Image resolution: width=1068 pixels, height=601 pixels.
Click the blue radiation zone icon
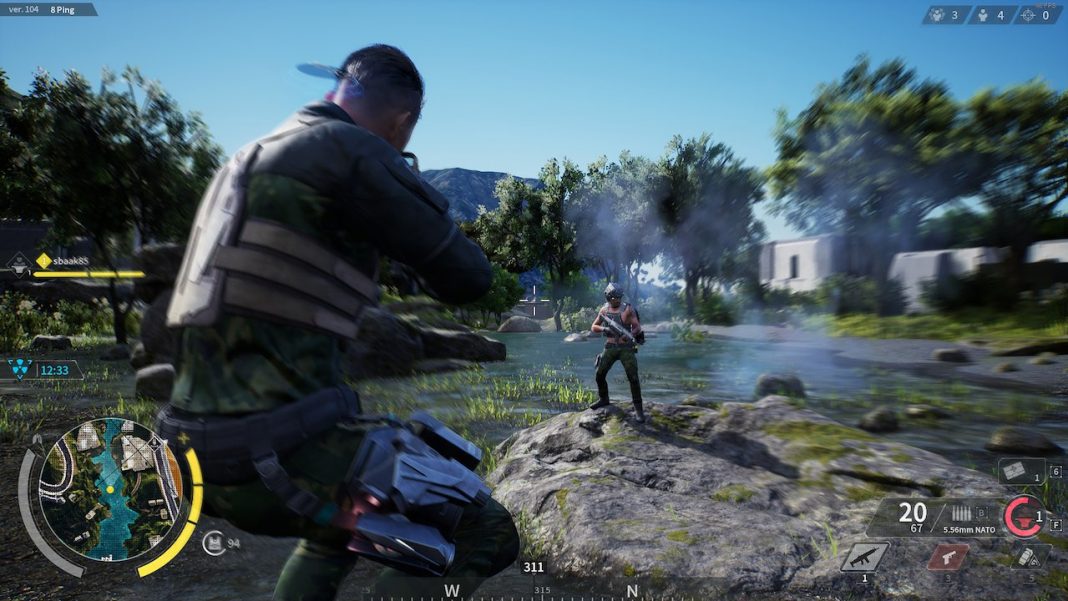(21, 369)
